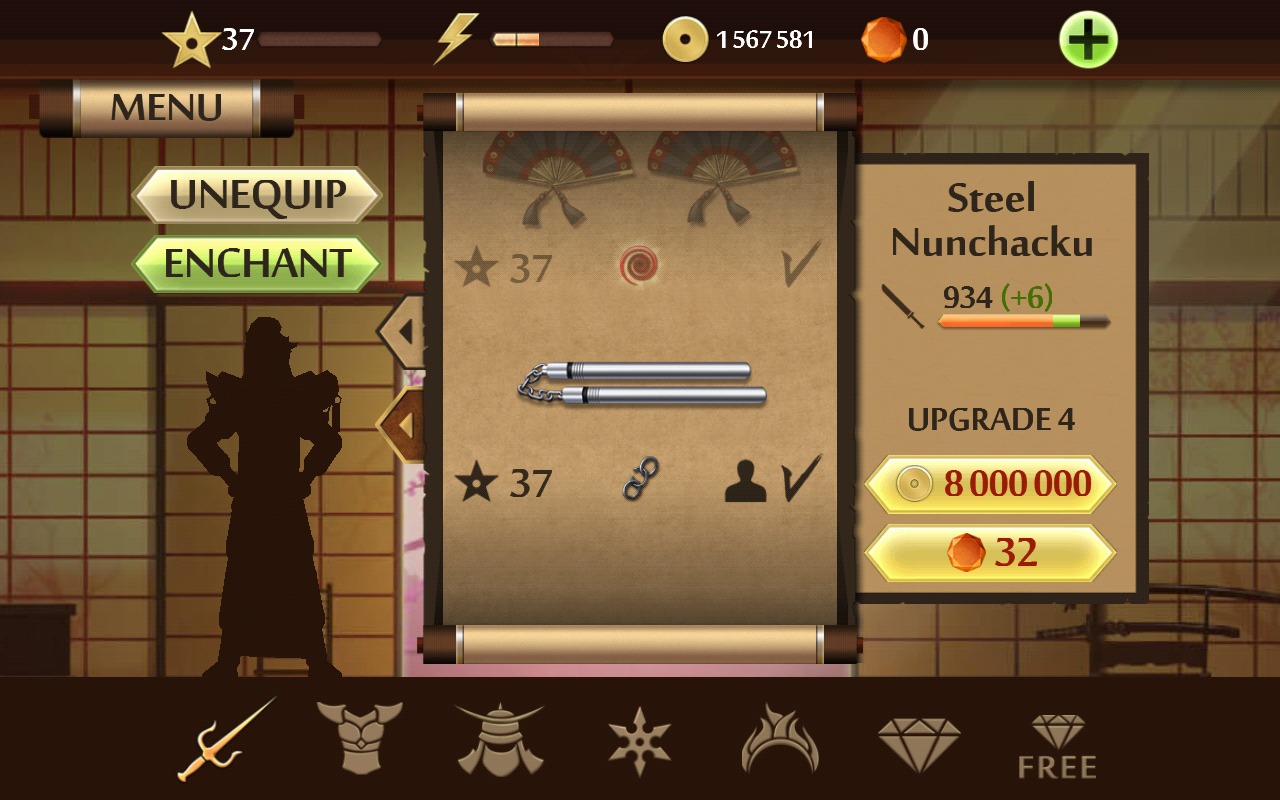Select the shuriken ranged weapons tab
1280x800 pixels.
coord(639,740)
